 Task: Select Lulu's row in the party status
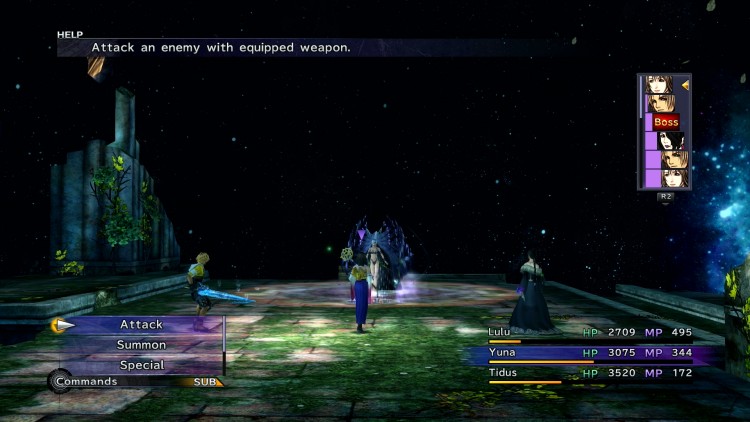pyautogui.click(x=590, y=332)
